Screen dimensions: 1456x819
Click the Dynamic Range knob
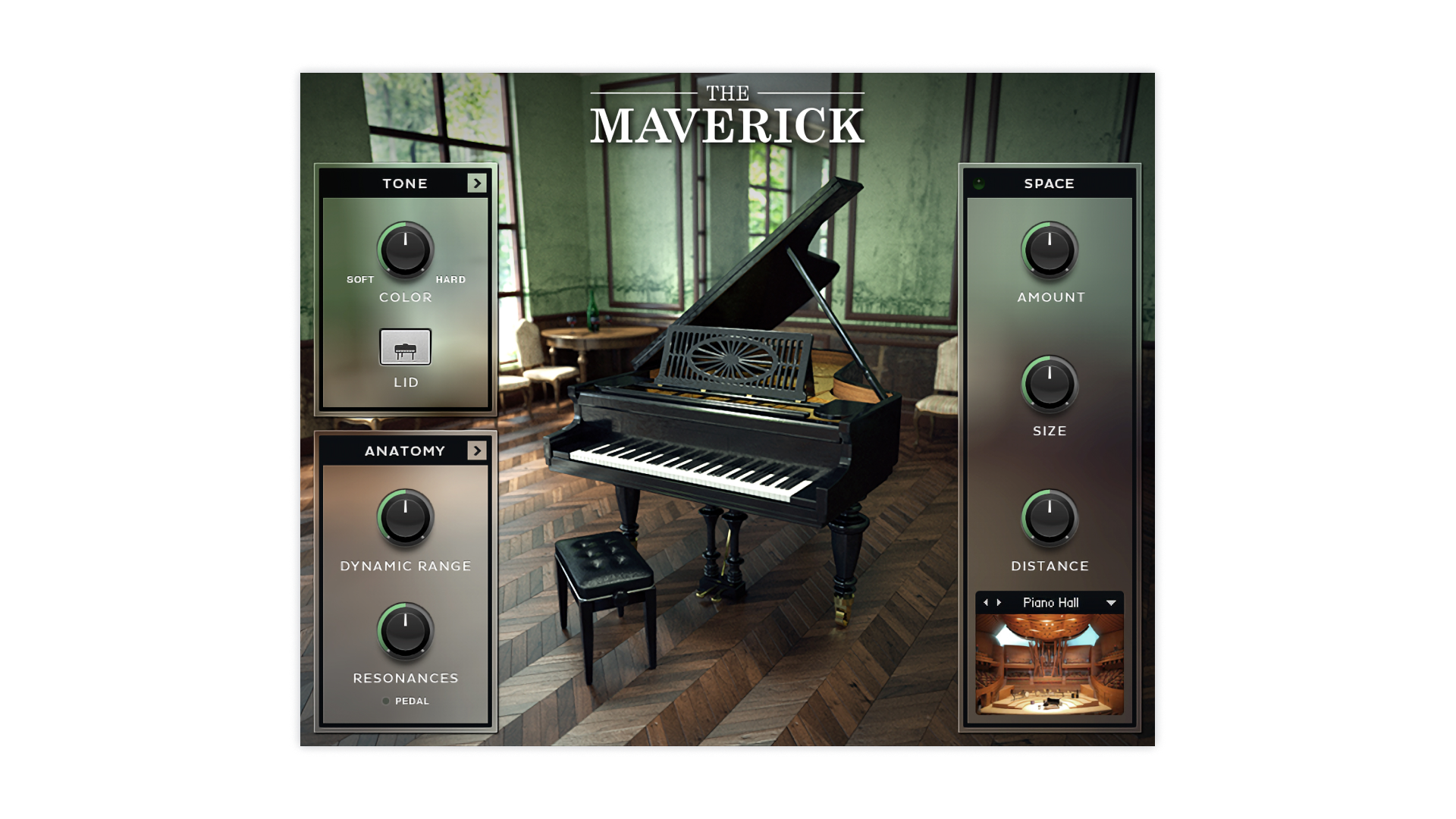tap(406, 518)
